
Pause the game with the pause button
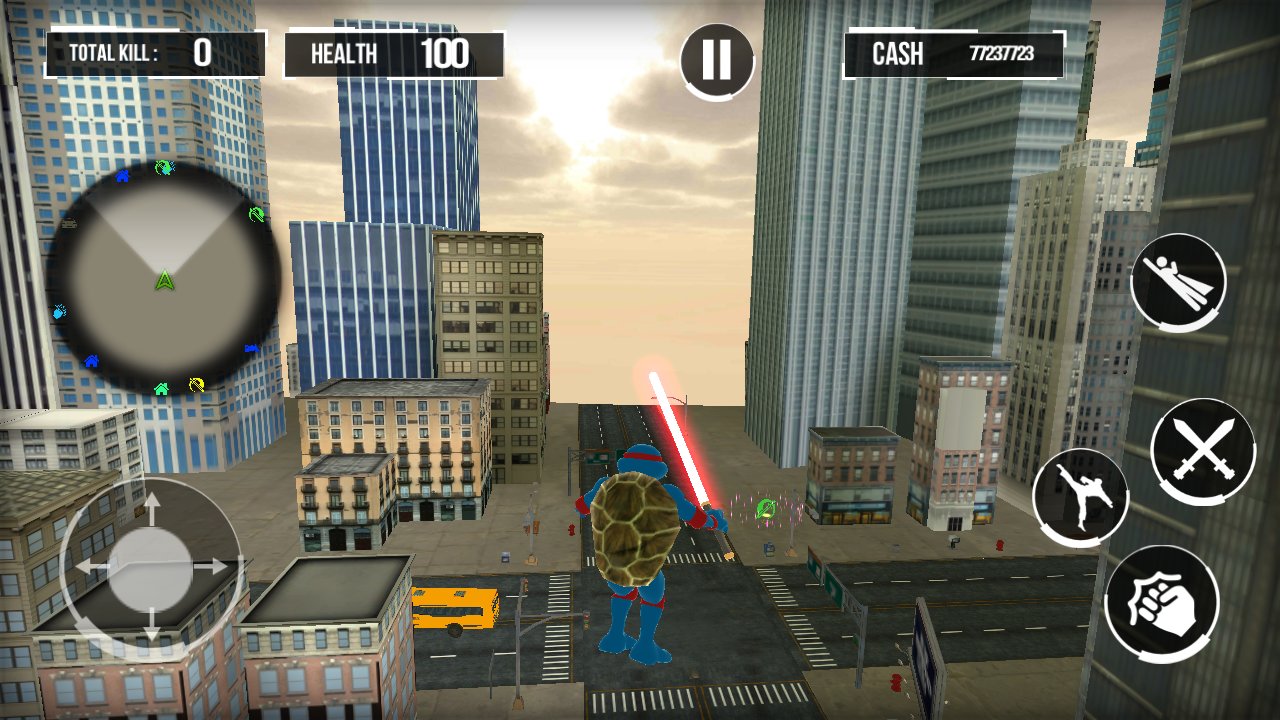pyautogui.click(x=716, y=60)
